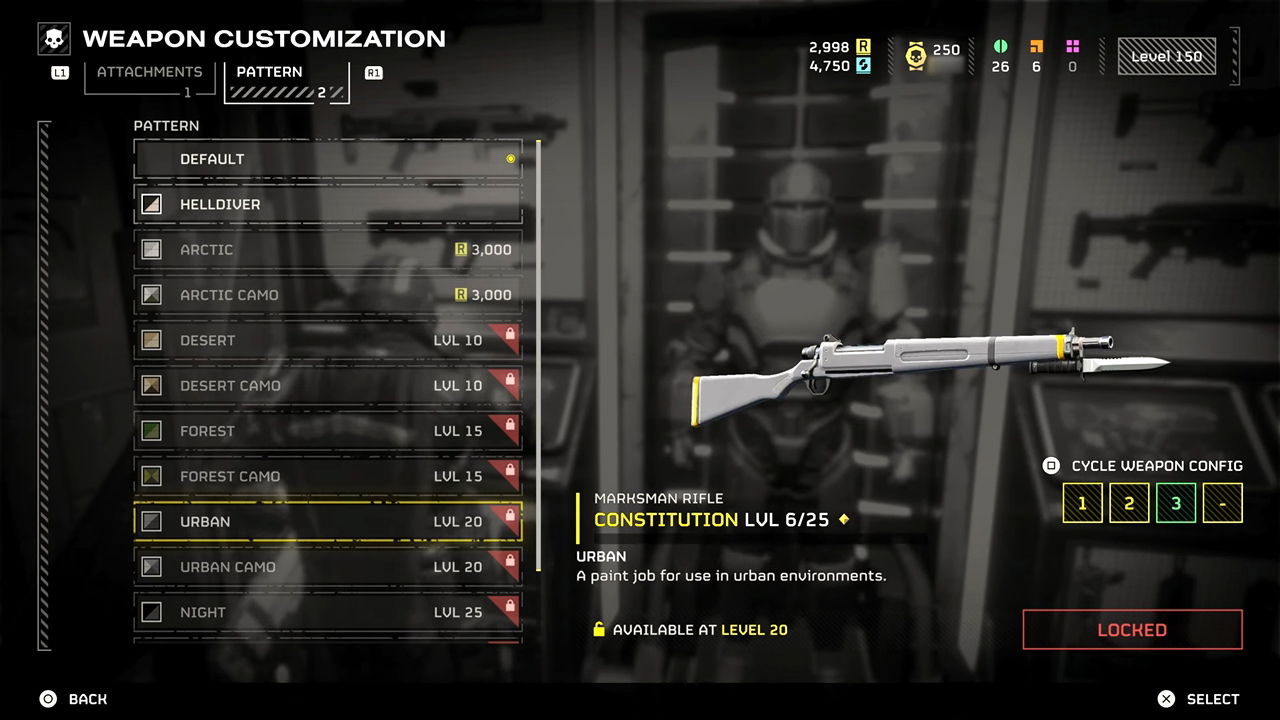Select the Forest pattern entry
This screenshot has width=1280, height=720.
tap(328, 431)
